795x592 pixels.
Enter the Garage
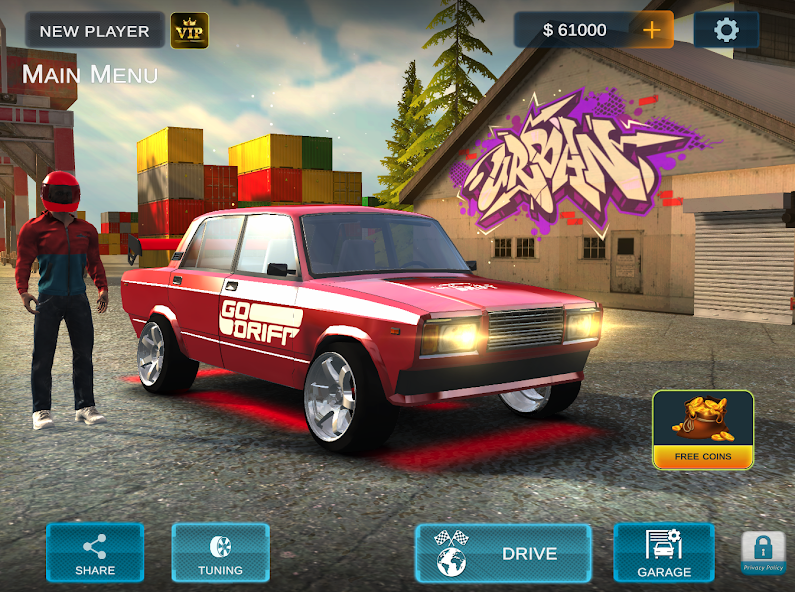coord(664,553)
